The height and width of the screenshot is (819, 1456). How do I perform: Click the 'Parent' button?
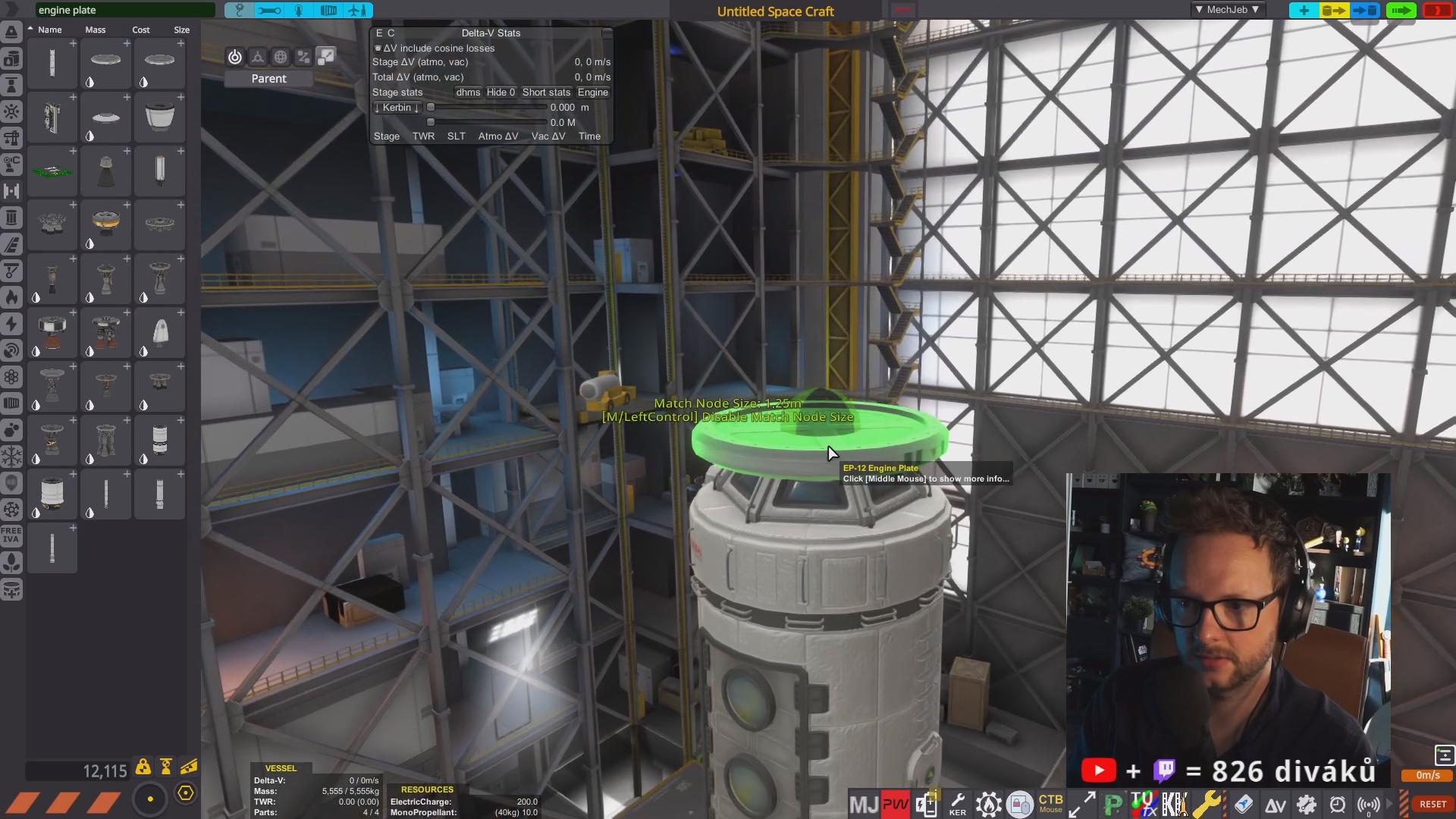268,79
